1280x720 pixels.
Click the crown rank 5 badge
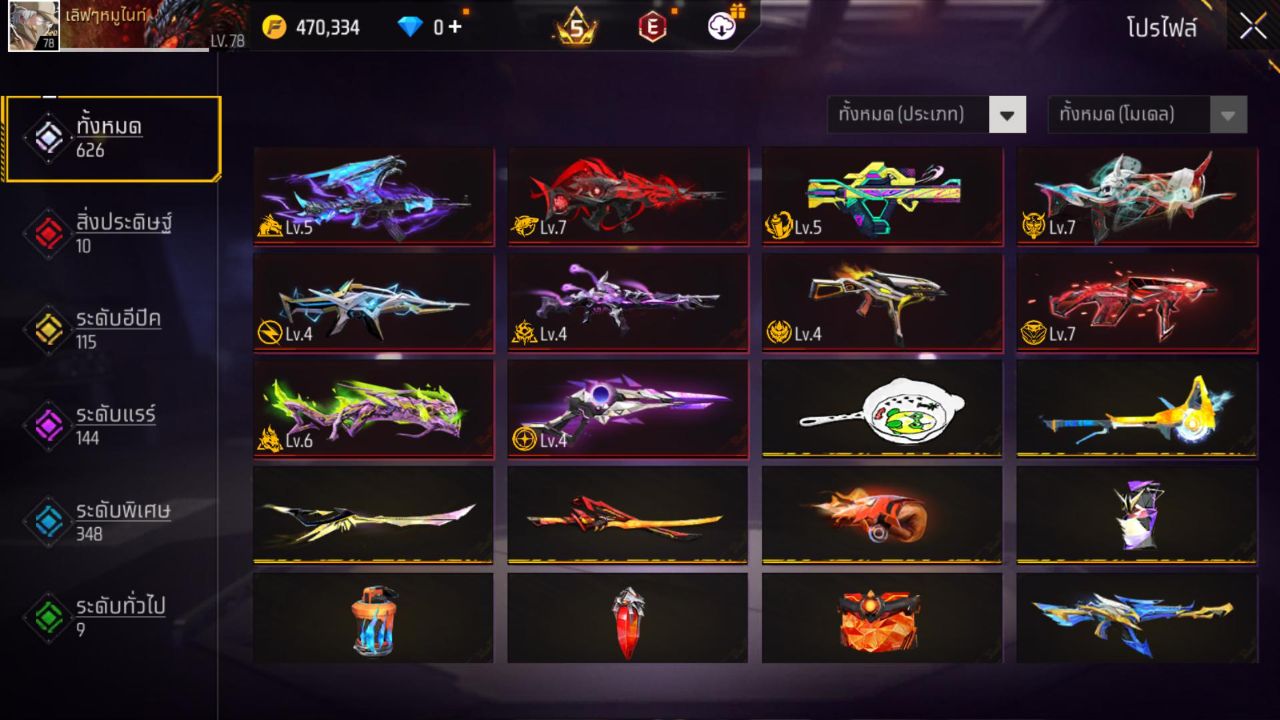pos(575,27)
